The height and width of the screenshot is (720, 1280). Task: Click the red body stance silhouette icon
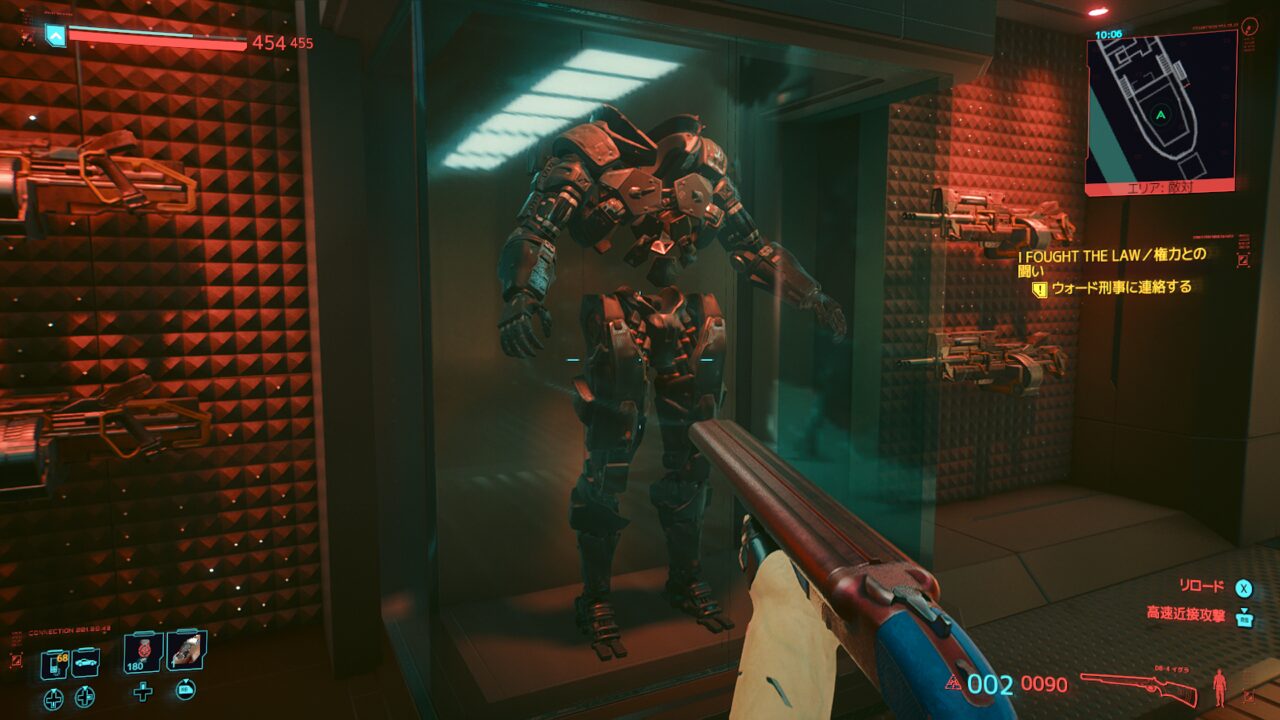click(1219, 687)
